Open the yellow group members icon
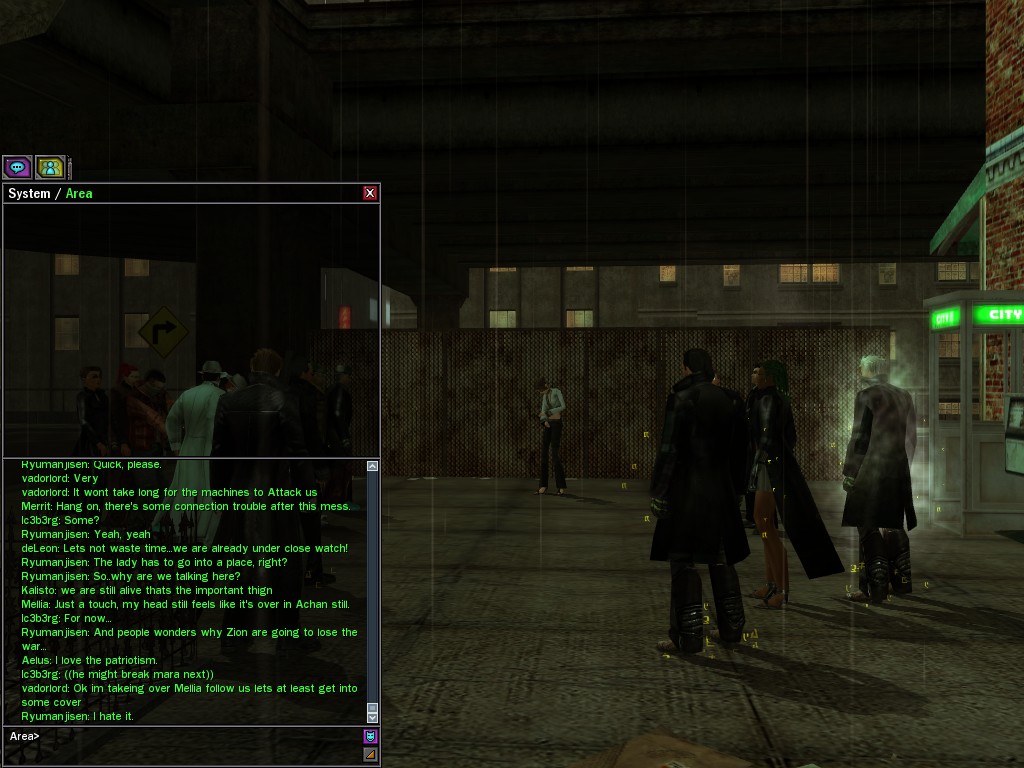 pos(50,167)
